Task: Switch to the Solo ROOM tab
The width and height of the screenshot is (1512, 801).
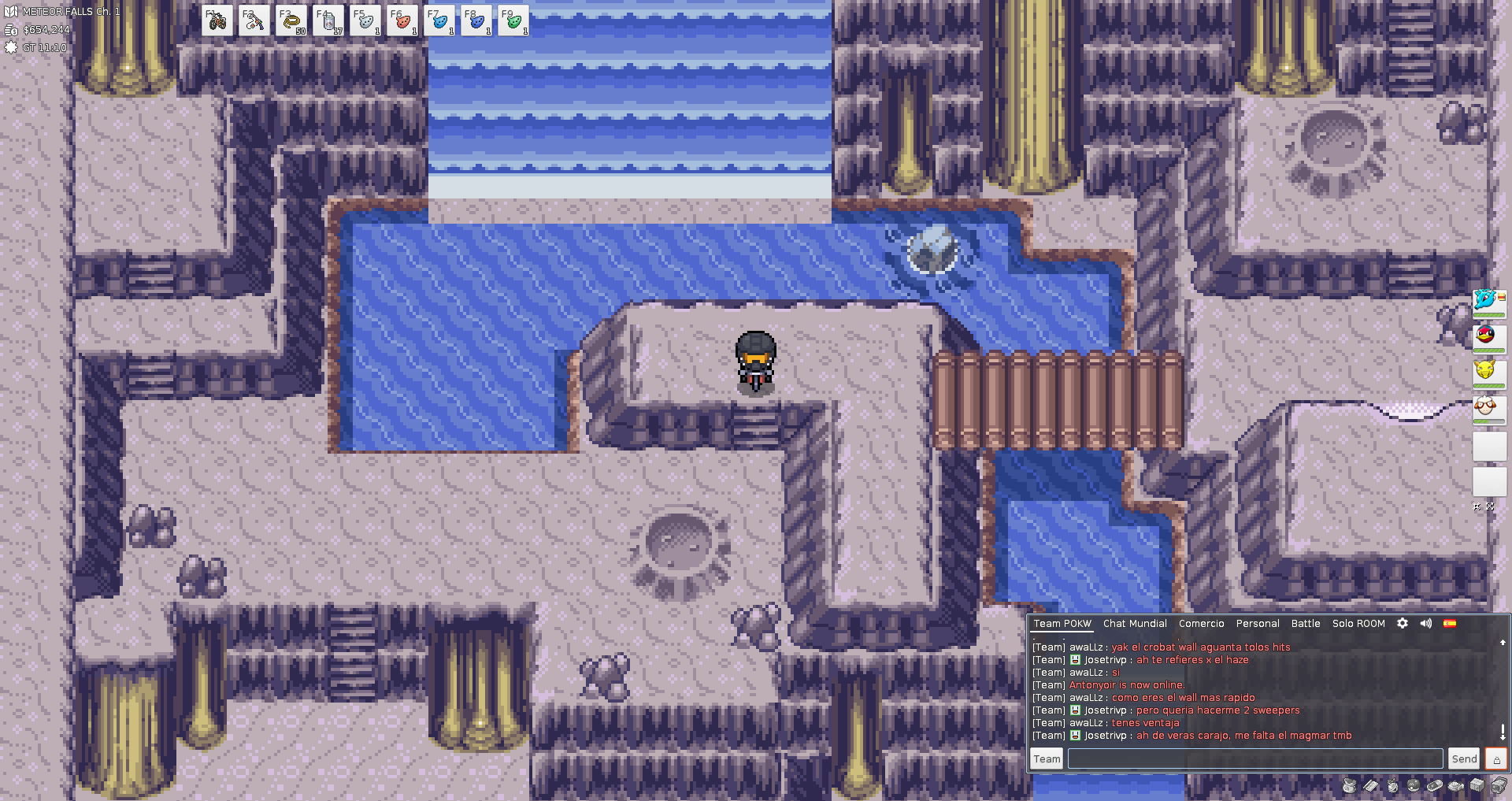Action: [1358, 624]
